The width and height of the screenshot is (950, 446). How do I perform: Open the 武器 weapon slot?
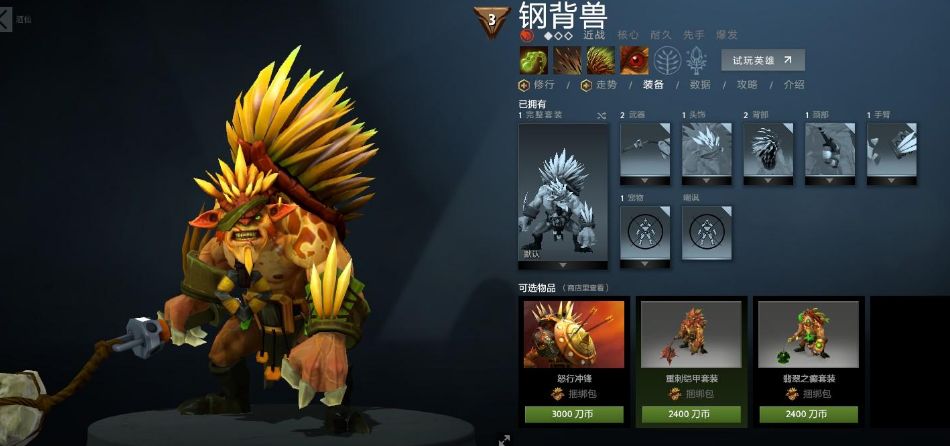[645, 151]
